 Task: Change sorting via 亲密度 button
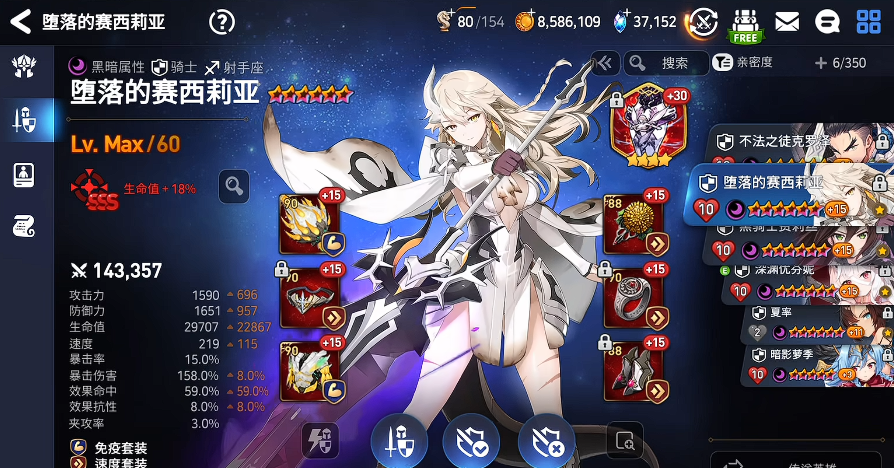point(747,63)
